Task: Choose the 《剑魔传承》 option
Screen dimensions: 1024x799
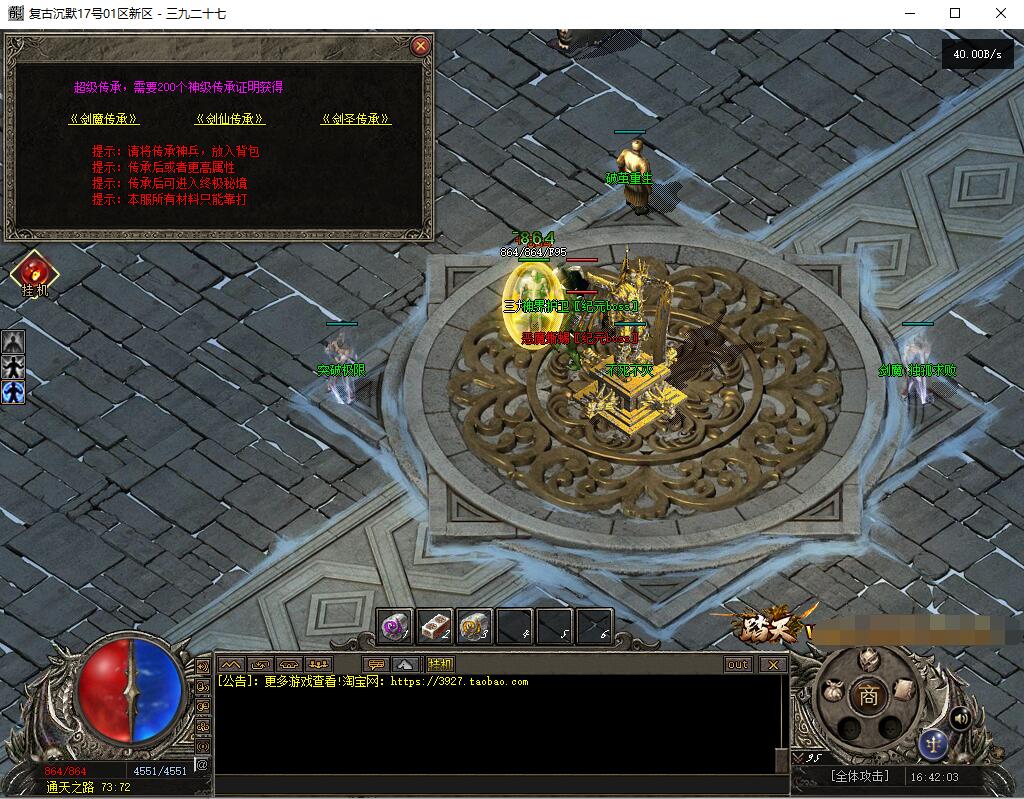Action: tap(103, 119)
